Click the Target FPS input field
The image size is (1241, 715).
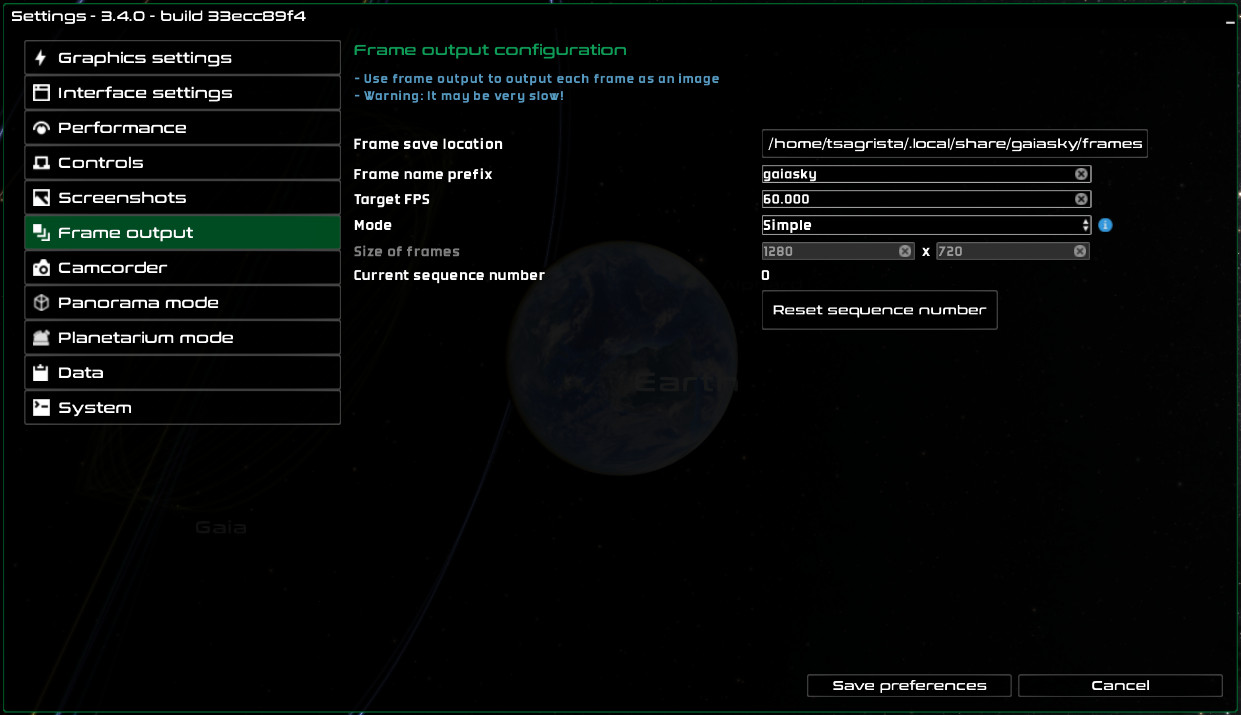click(x=915, y=199)
